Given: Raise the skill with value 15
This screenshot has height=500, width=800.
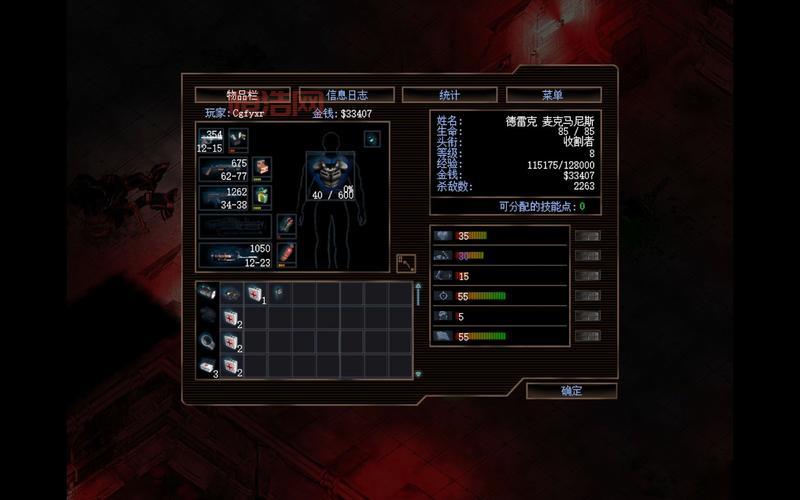Looking at the screenshot, I should 588,276.
